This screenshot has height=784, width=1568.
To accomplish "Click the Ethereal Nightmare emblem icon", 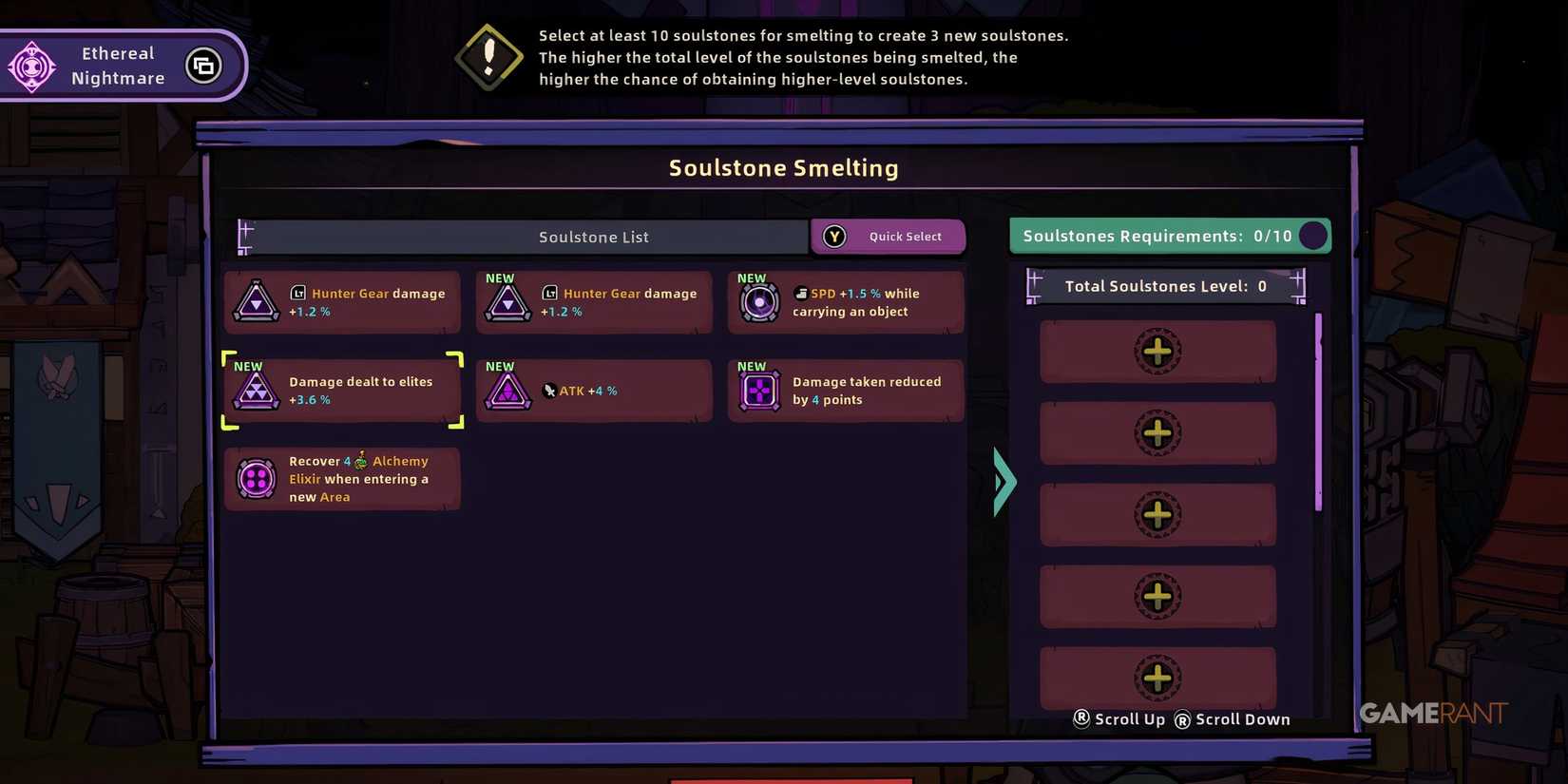I will (32, 65).
